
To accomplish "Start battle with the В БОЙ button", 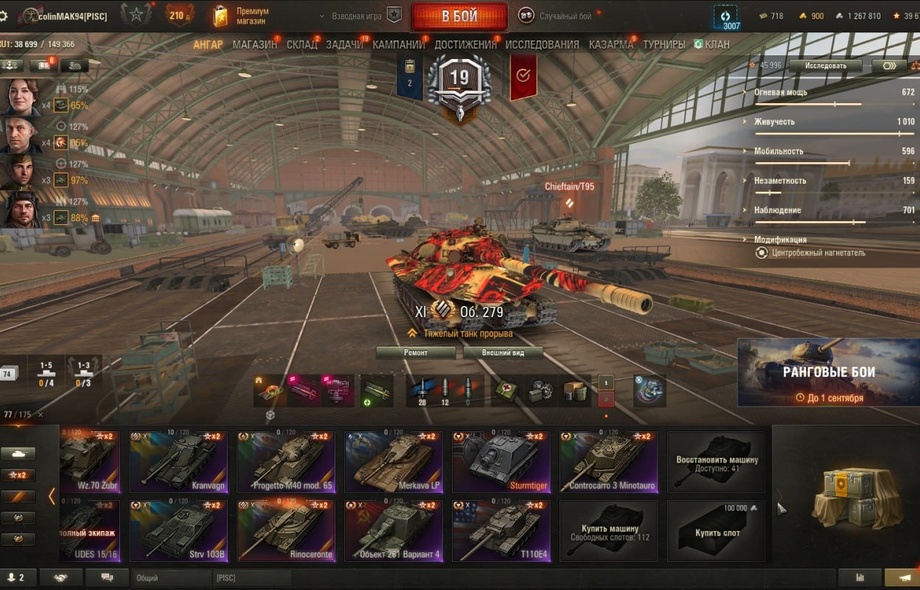I will [x=459, y=17].
